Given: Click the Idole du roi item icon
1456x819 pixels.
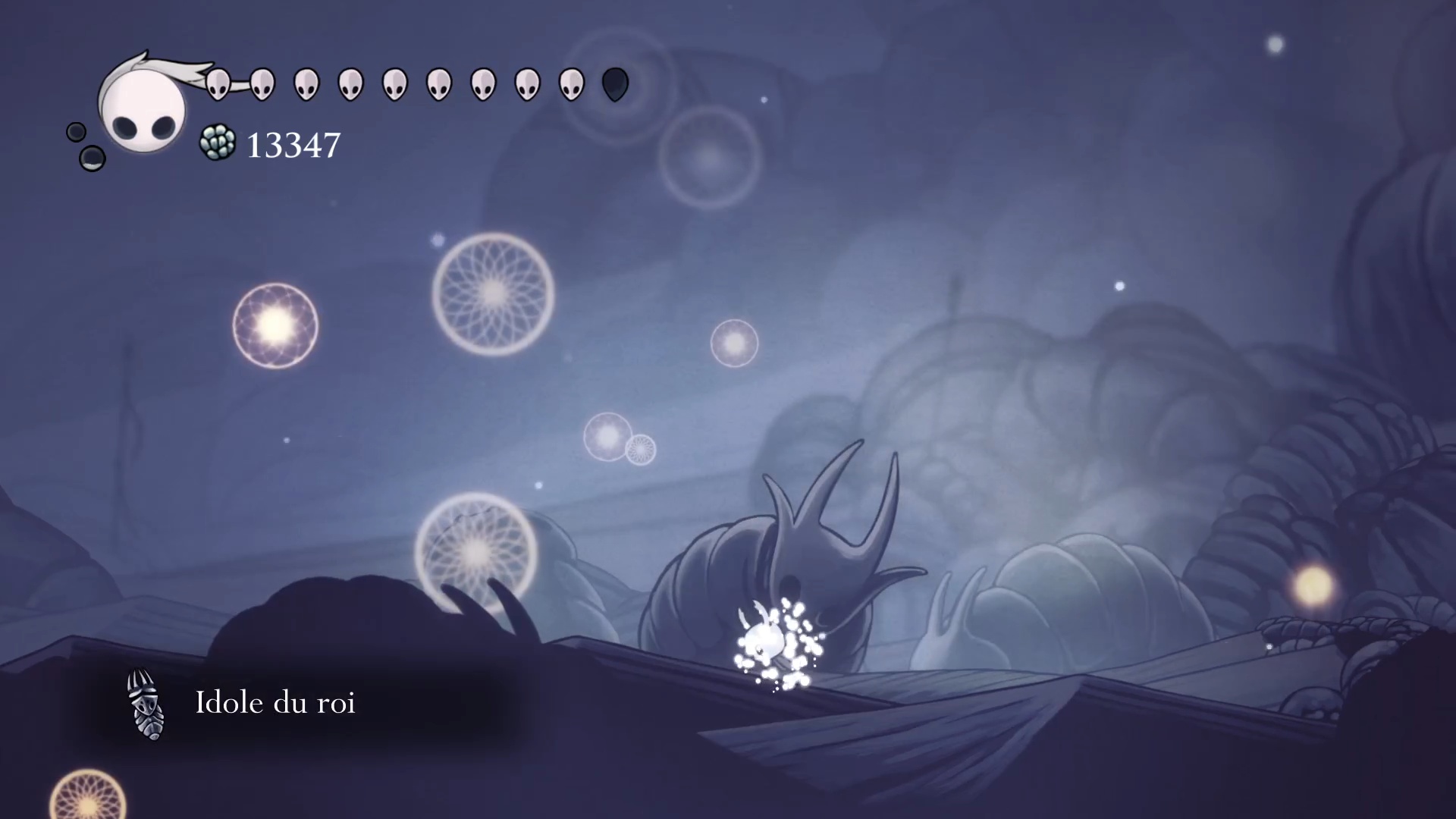Looking at the screenshot, I should point(146,704).
